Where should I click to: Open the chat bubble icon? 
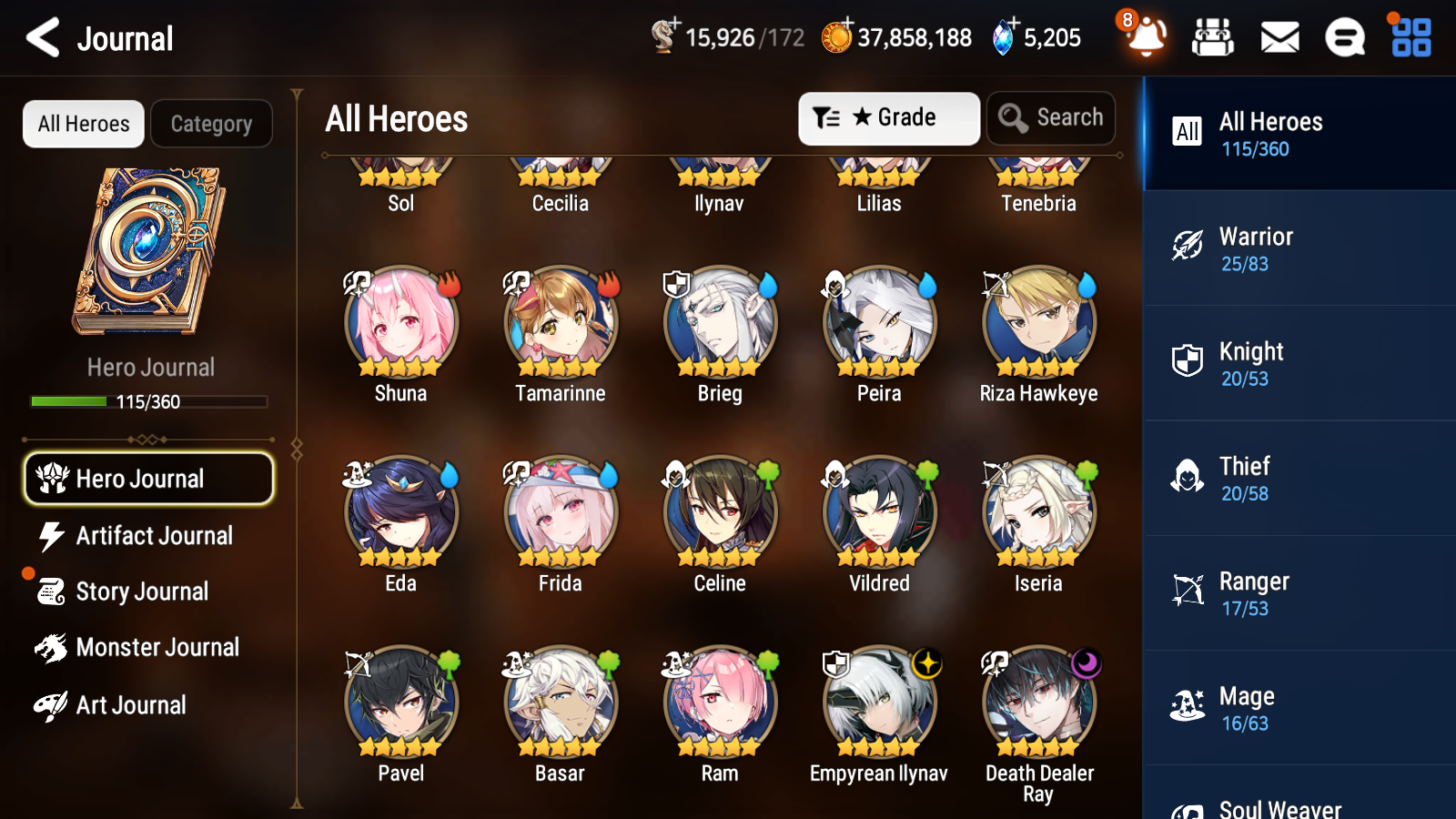1344,38
